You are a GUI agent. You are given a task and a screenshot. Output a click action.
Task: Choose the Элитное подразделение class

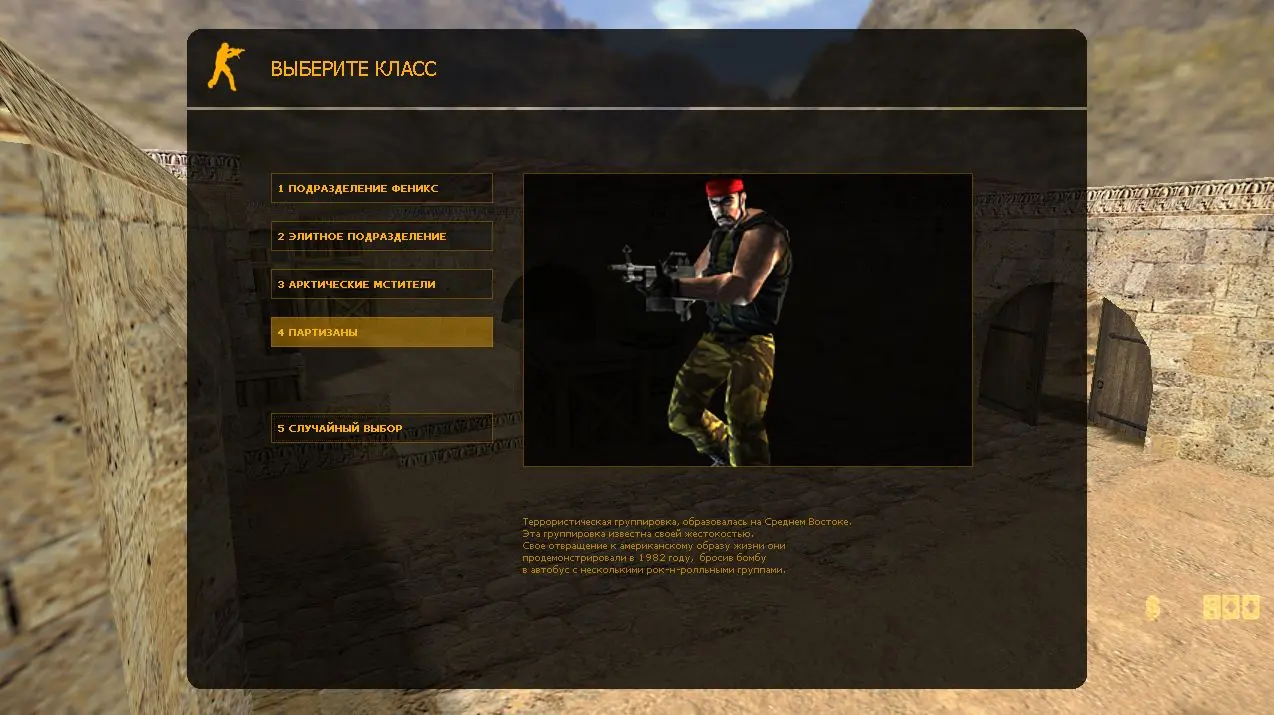tap(381, 236)
